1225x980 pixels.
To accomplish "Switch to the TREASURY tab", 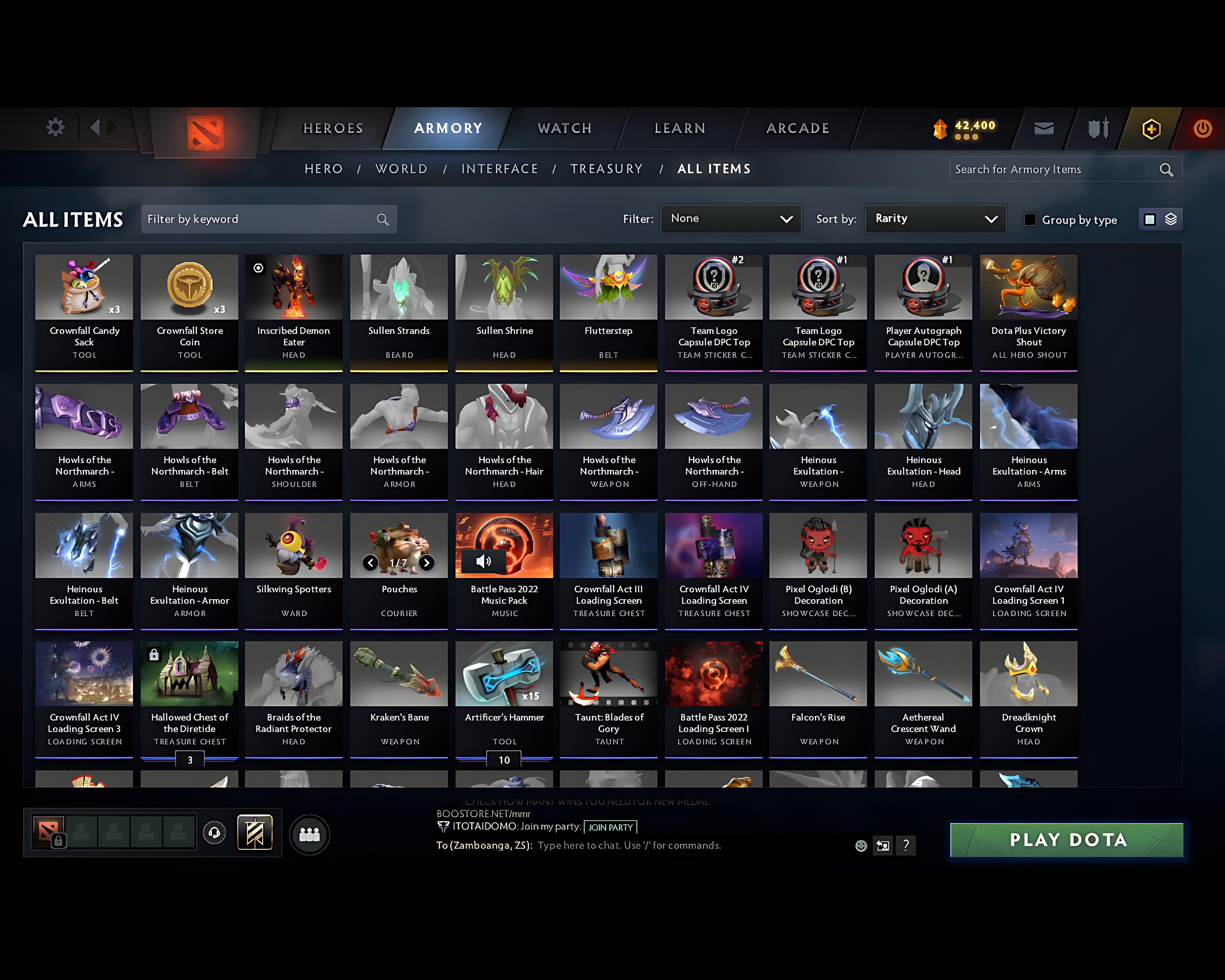I will [x=607, y=169].
